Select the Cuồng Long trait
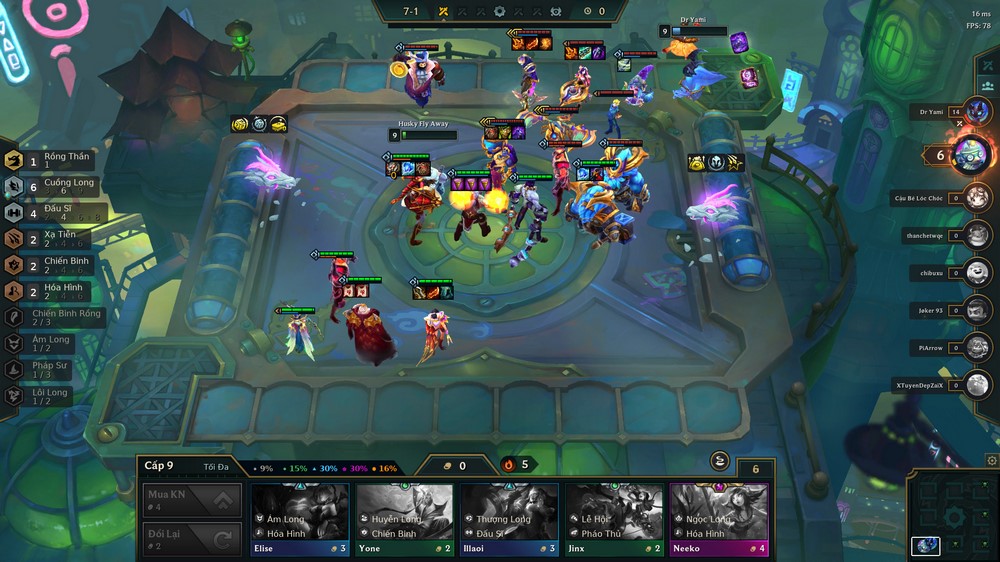The height and width of the screenshot is (562, 1000). [x=57, y=187]
